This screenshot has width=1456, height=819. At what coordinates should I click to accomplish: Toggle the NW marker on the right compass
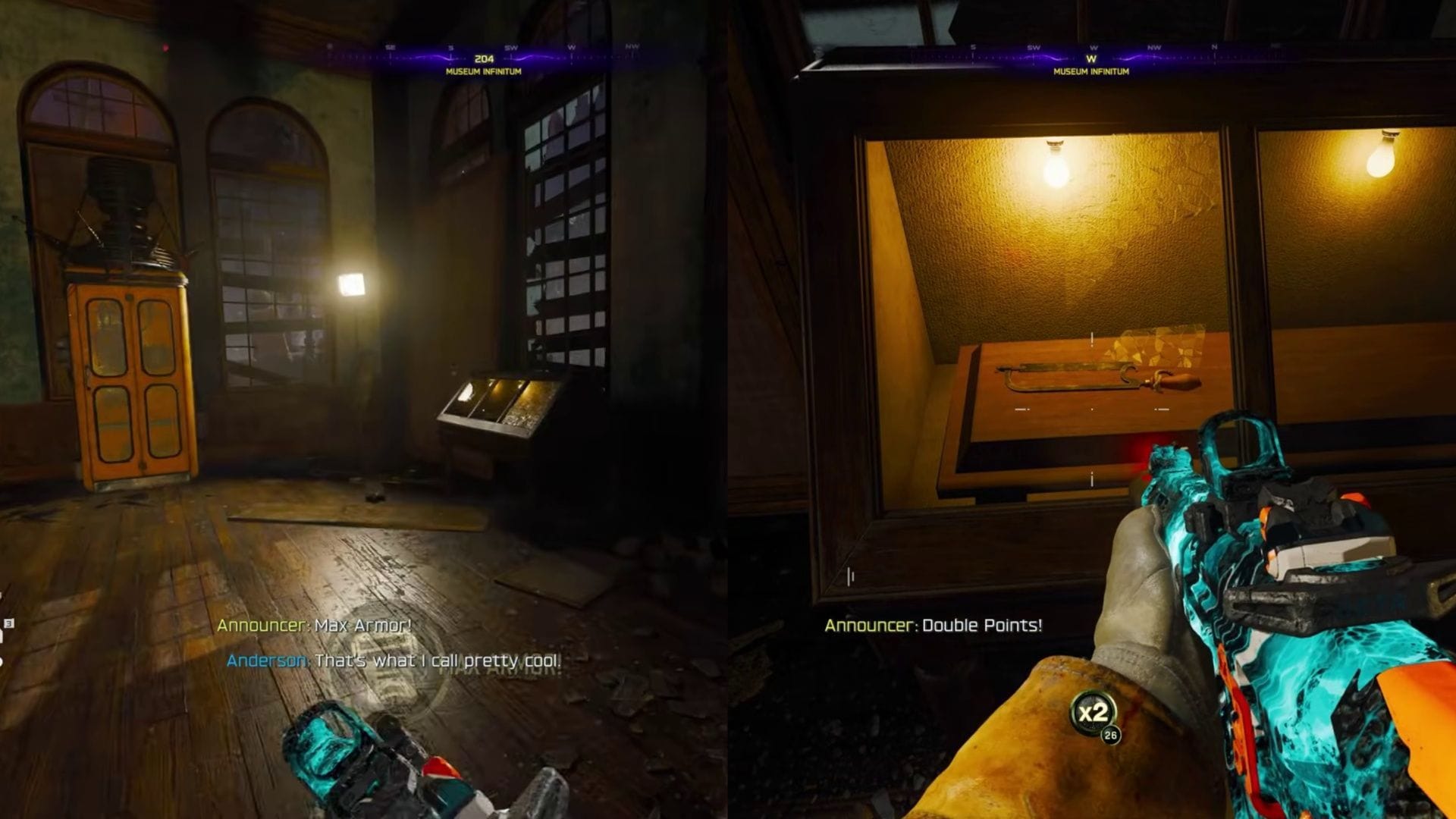pos(1155,47)
